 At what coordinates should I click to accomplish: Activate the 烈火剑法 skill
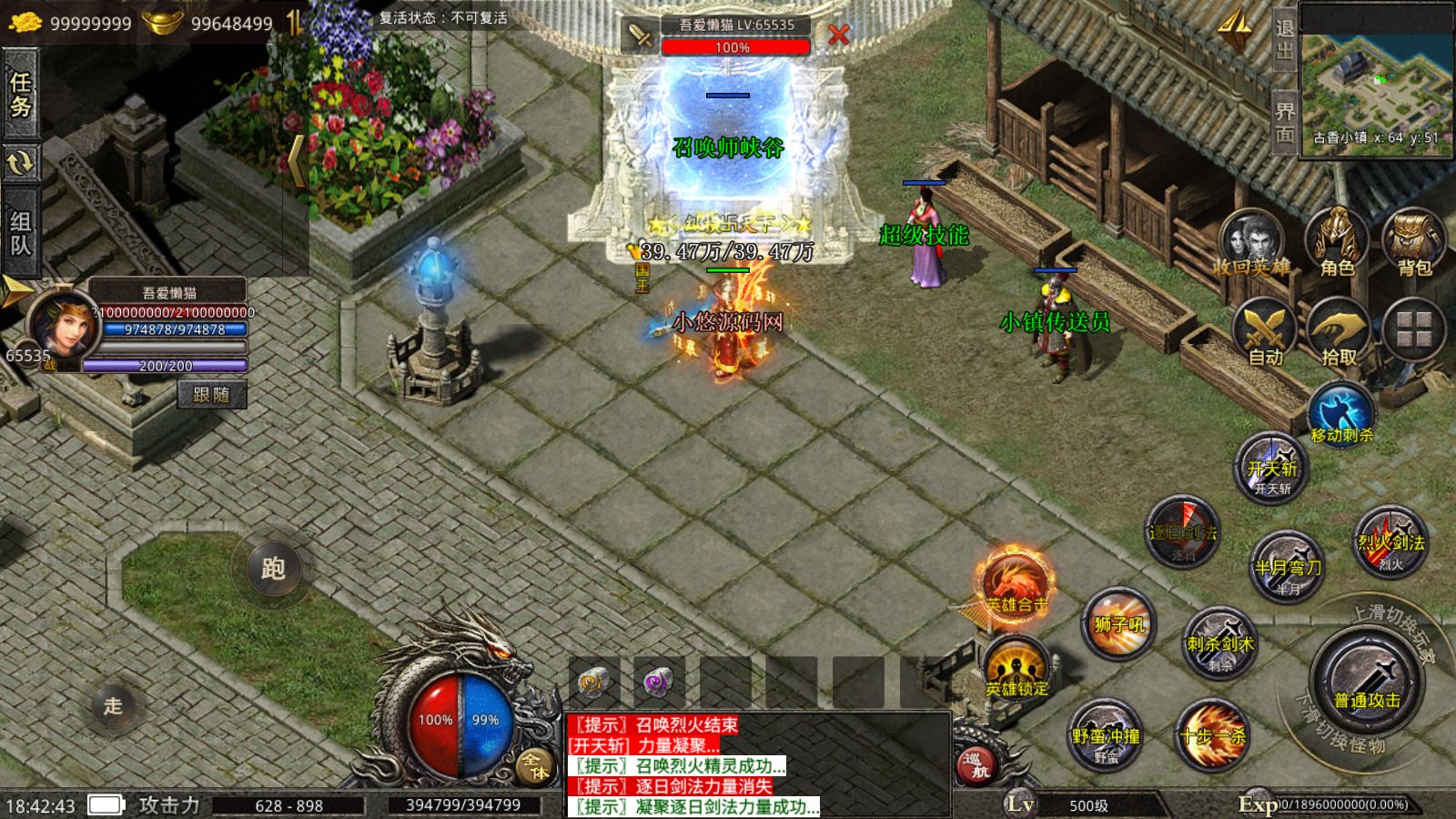pos(1390,542)
